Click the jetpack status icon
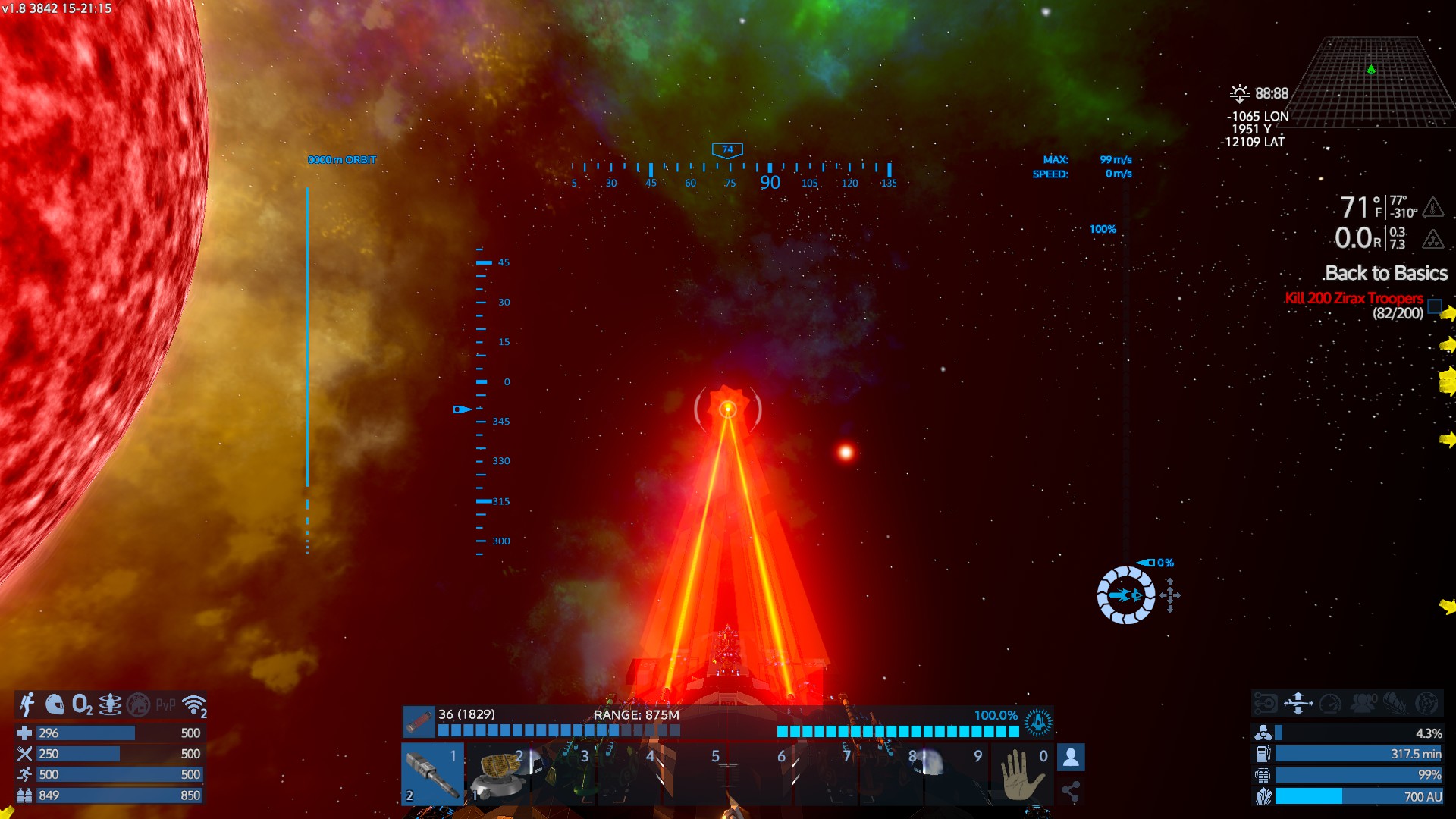1456x819 pixels. point(27,704)
